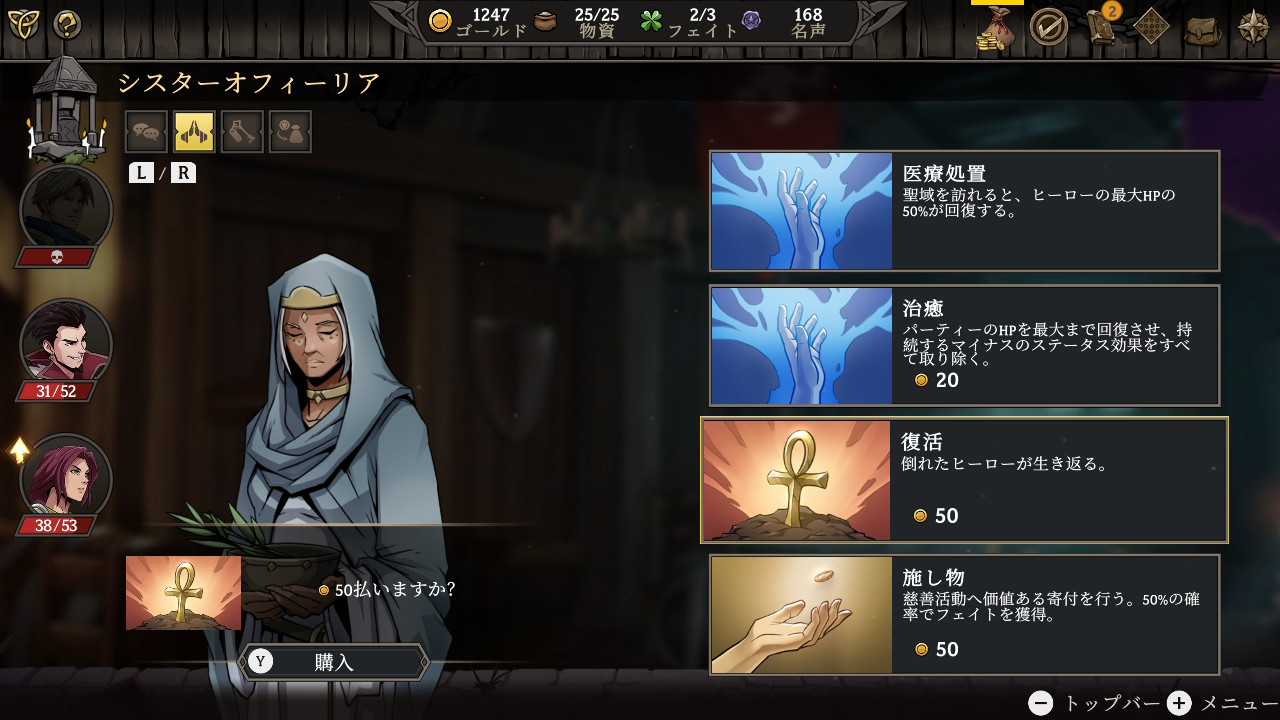The width and height of the screenshot is (1280, 720).
Task: Switch to the praying hands services tab
Action: [x=194, y=132]
